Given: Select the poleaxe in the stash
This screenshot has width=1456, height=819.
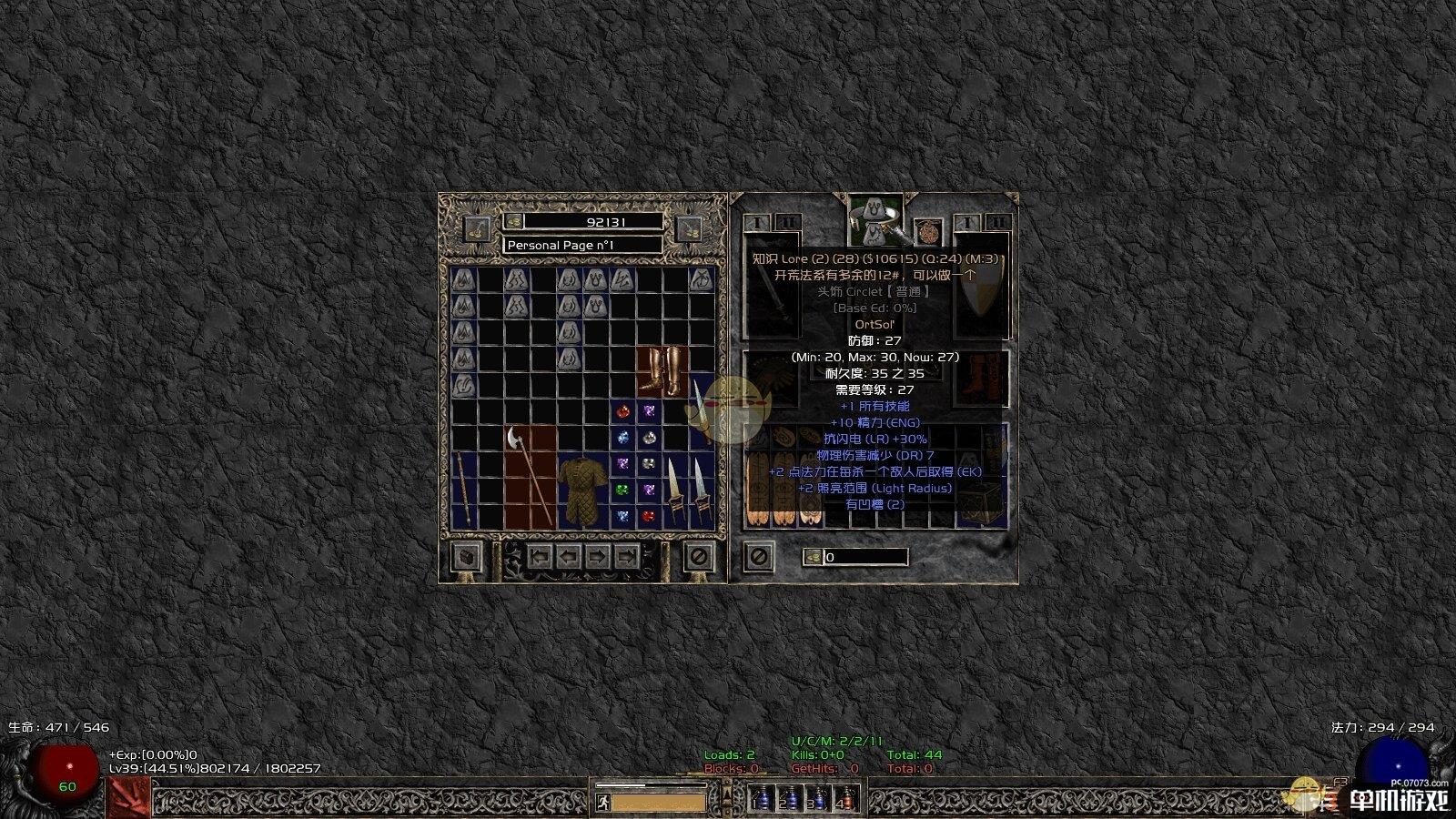Looking at the screenshot, I should pyautogui.click(x=530, y=475).
